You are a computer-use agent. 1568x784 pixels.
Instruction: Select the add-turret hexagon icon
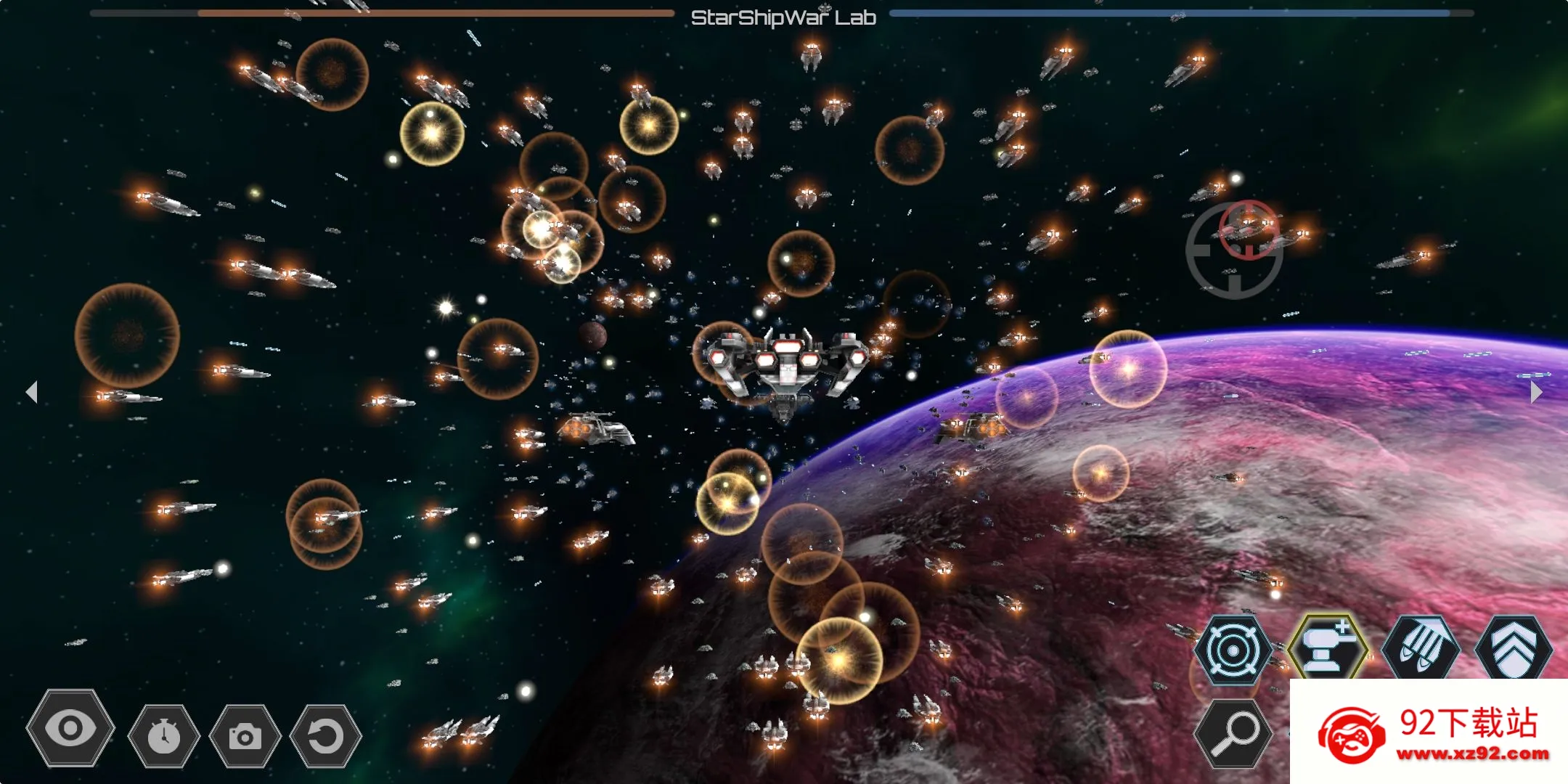[1328, 648]
